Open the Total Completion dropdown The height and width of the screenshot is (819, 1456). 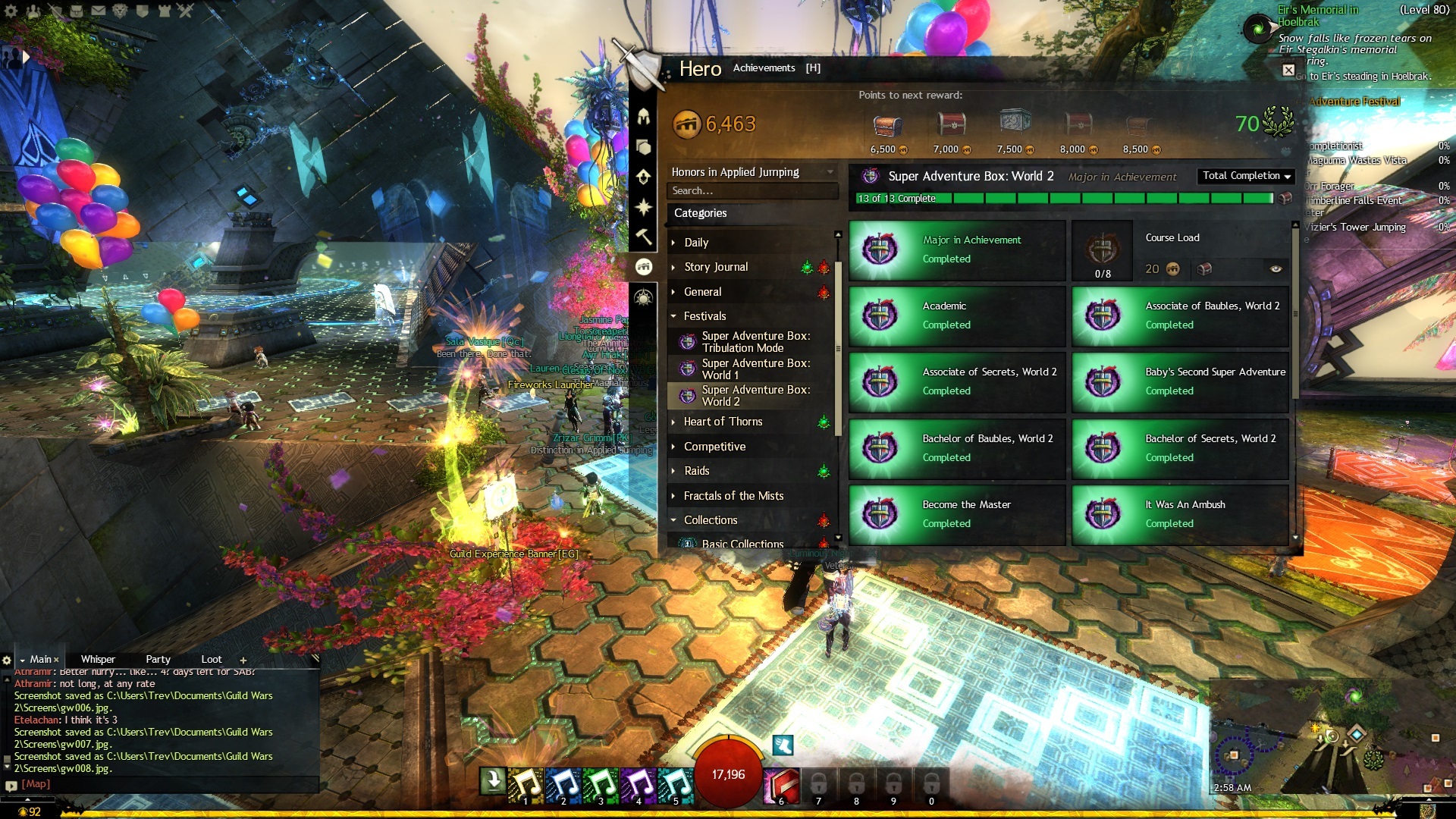pyautogui.click(x=1246, y=176)
